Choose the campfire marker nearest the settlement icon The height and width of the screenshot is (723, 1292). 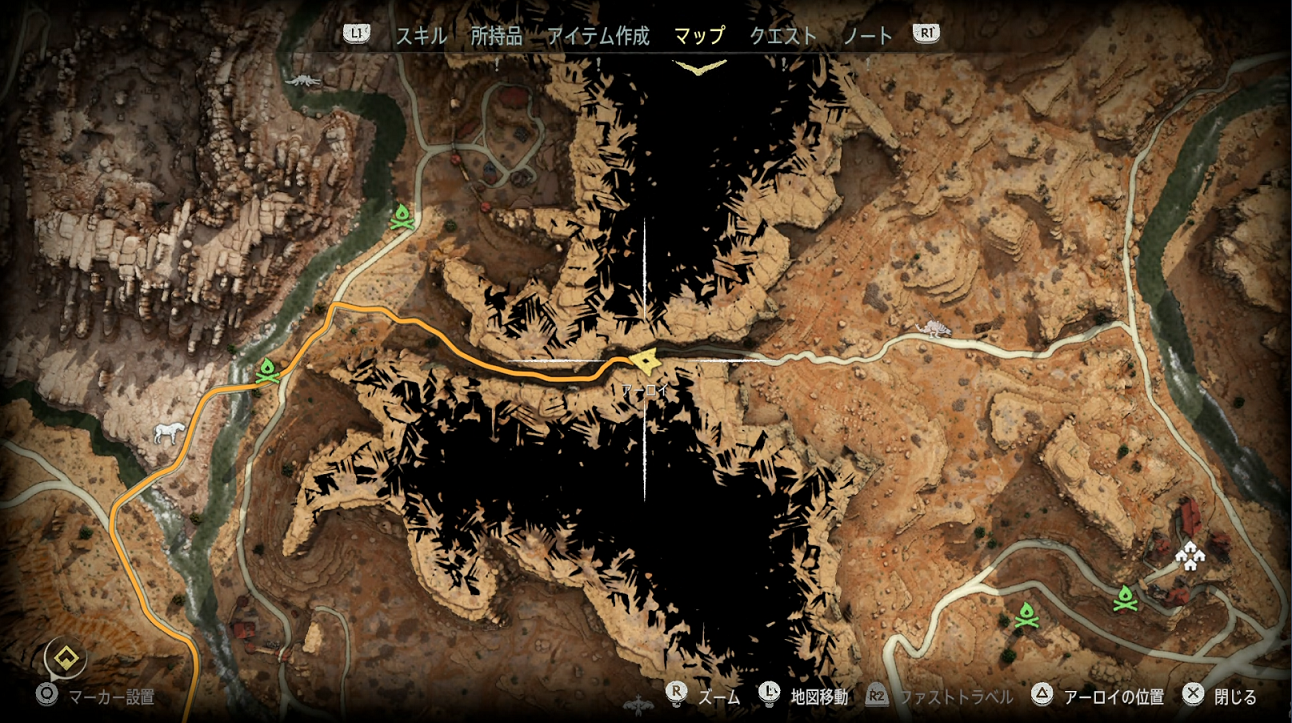pos(1125,598)
